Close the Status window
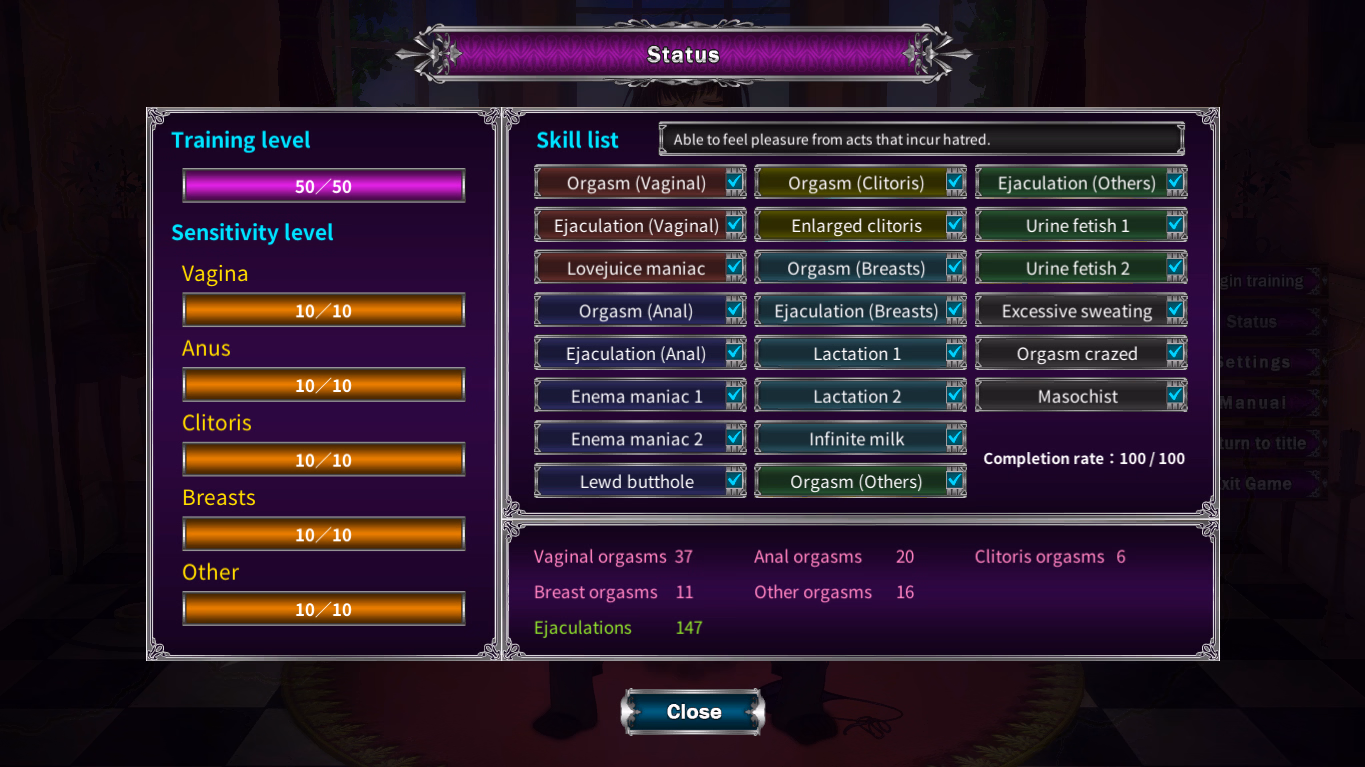1365x767 pixels. (693, 712)
